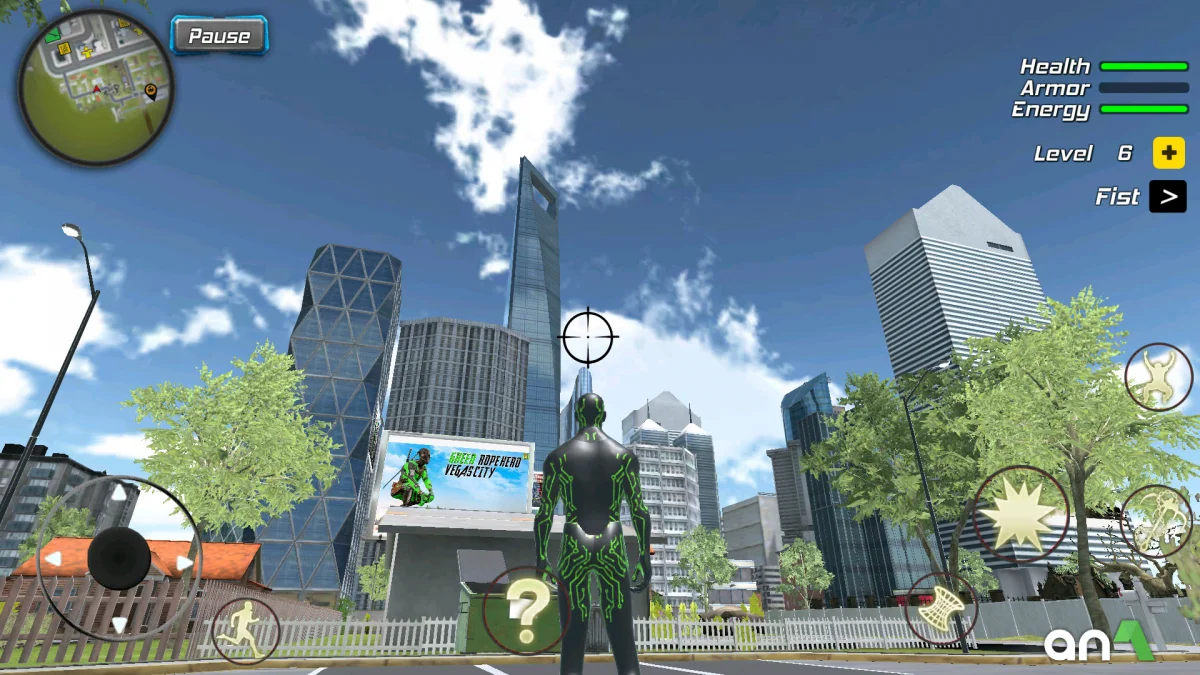
Task: Tap the running figure sprint button
Action: point(246,631)
